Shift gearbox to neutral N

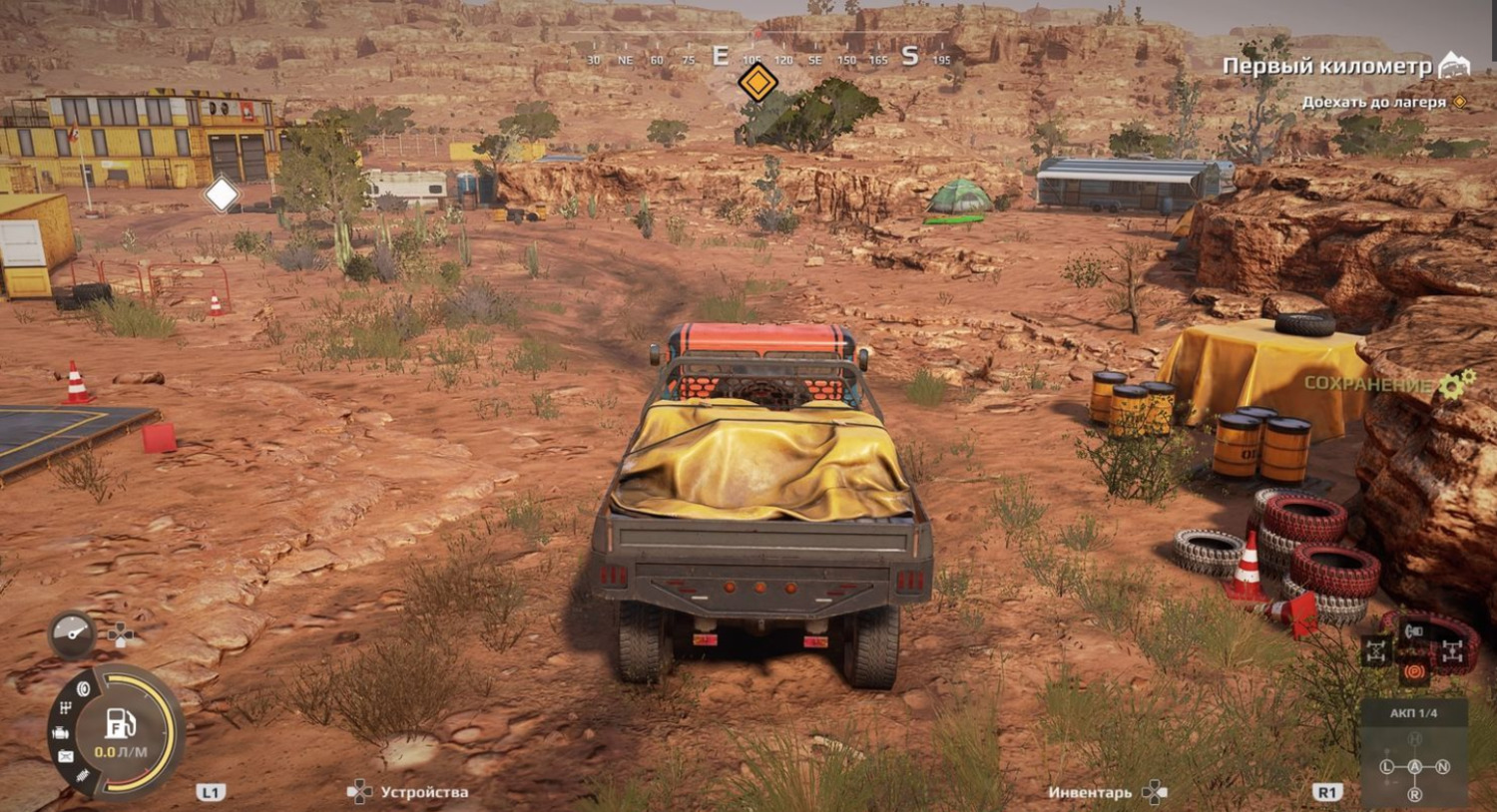[1442, 766]
